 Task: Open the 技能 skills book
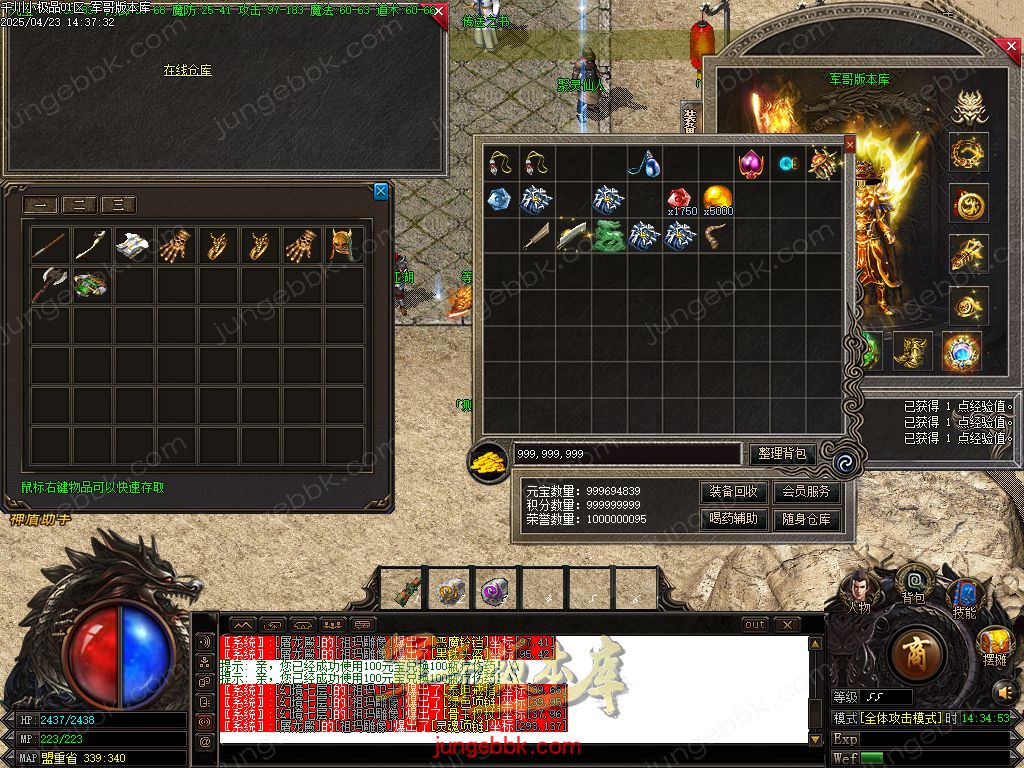964,596
